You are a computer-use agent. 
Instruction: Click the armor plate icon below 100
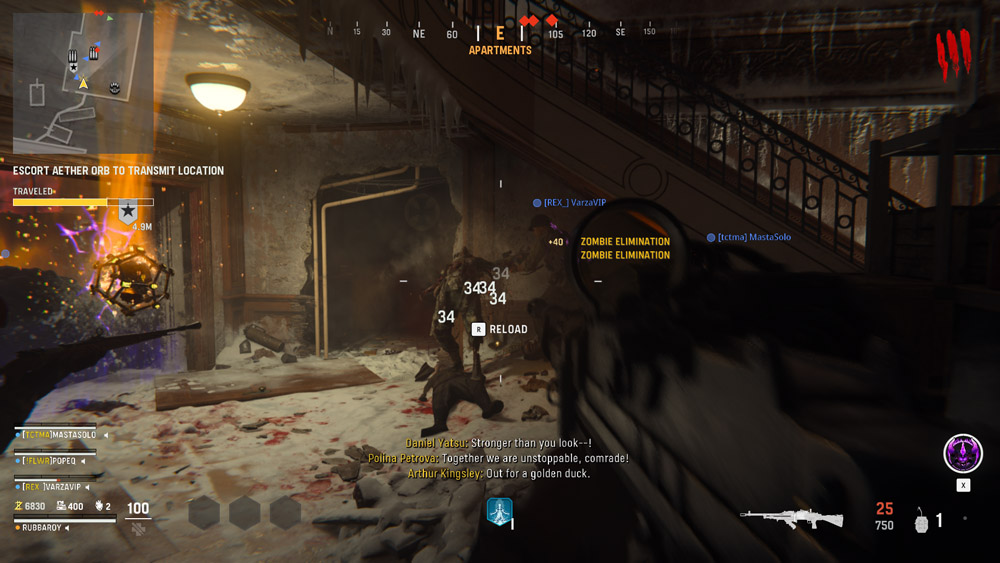138,527
